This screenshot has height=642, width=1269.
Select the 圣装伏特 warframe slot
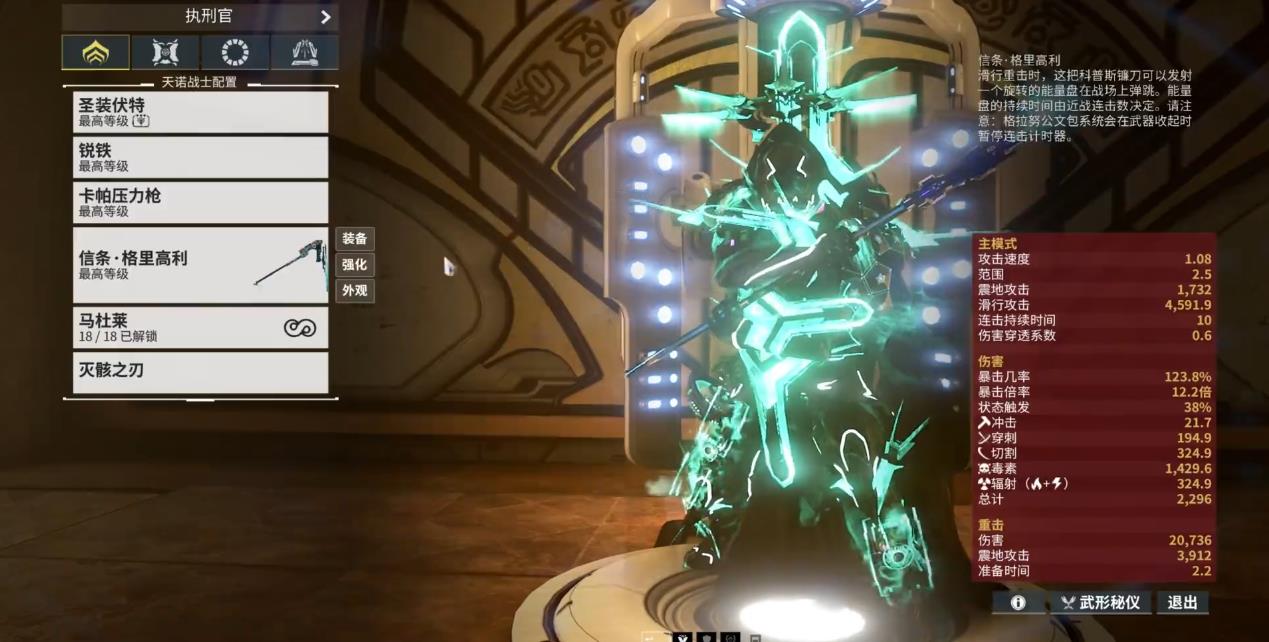click(x=200, y=112)
